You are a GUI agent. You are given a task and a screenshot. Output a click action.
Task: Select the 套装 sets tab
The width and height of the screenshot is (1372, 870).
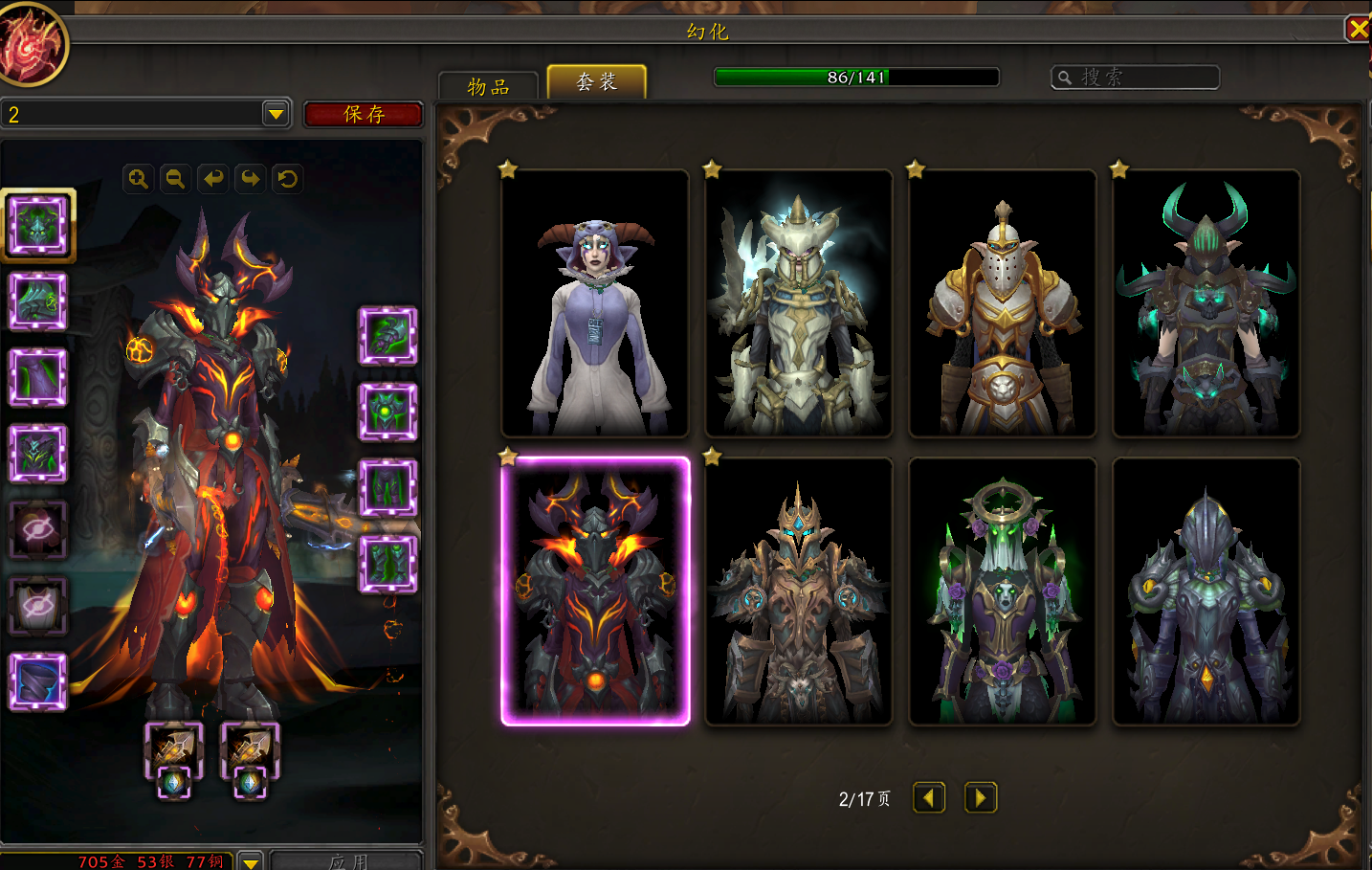tap(596, 82)
